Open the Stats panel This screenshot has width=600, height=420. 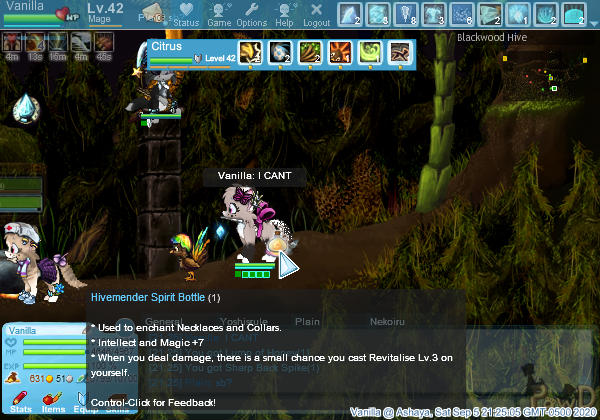pyautogui.click(x=20, y=402)
